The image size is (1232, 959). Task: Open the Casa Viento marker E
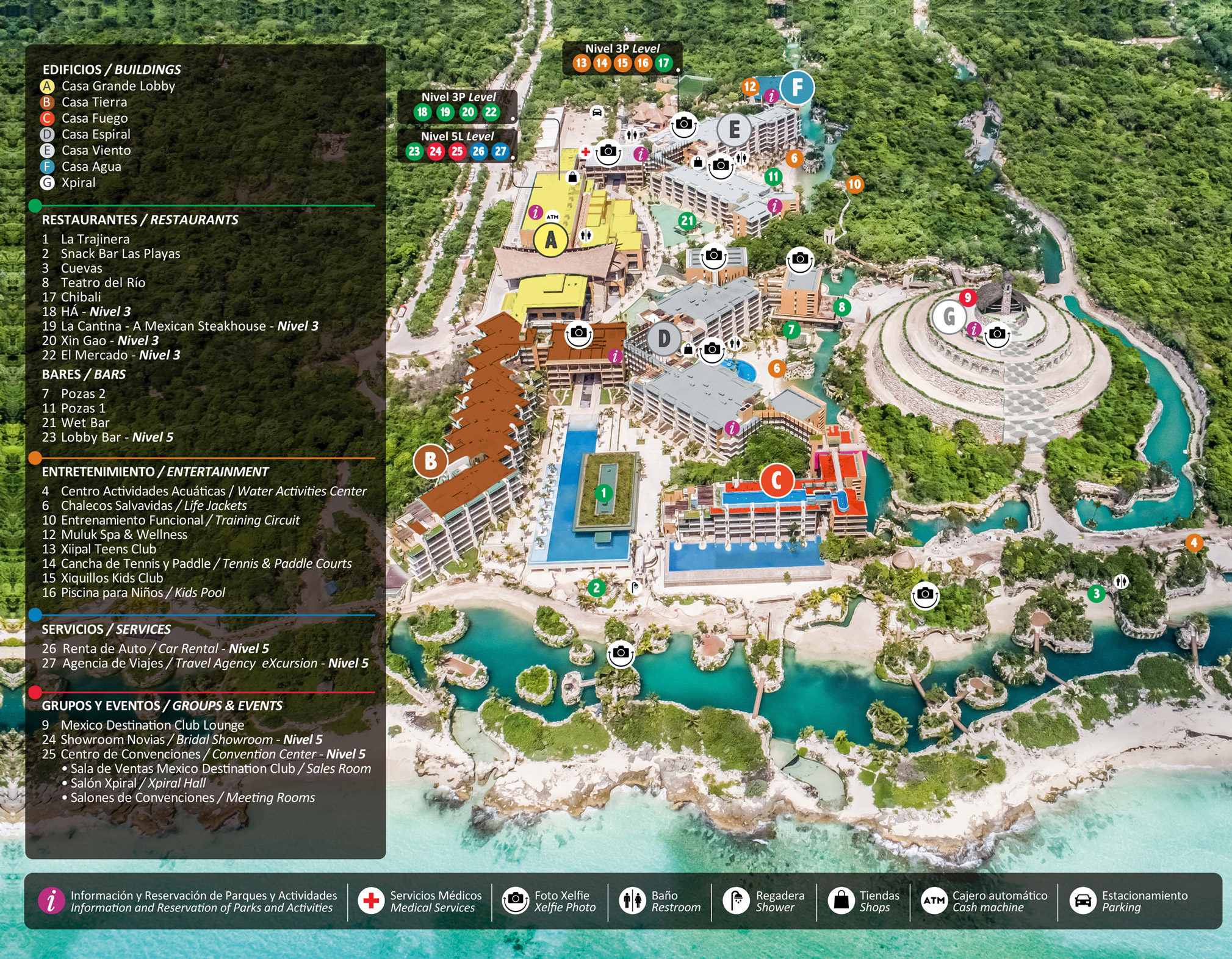733,129
